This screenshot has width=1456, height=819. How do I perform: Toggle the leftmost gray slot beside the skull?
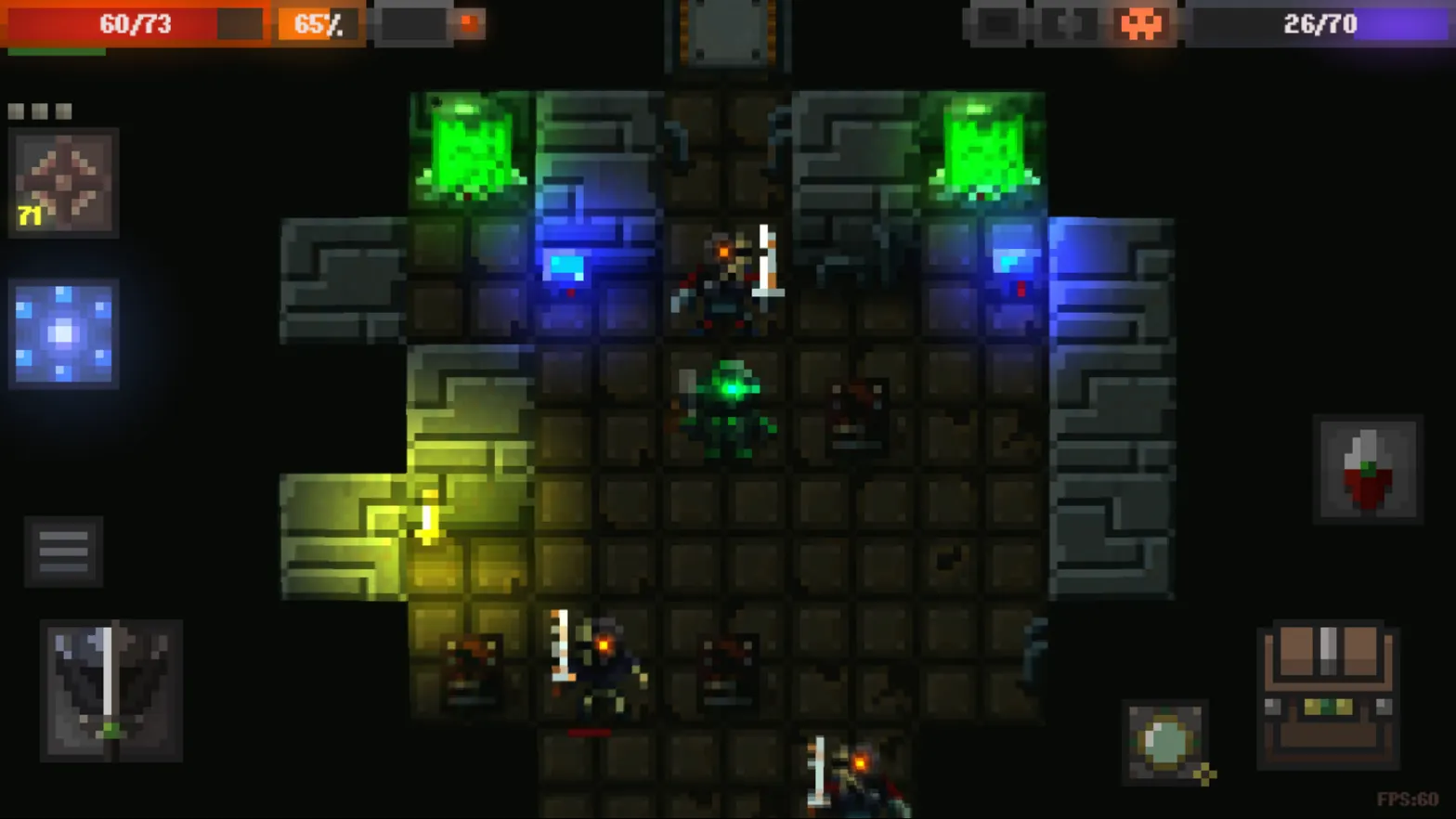tap(995, 24)
